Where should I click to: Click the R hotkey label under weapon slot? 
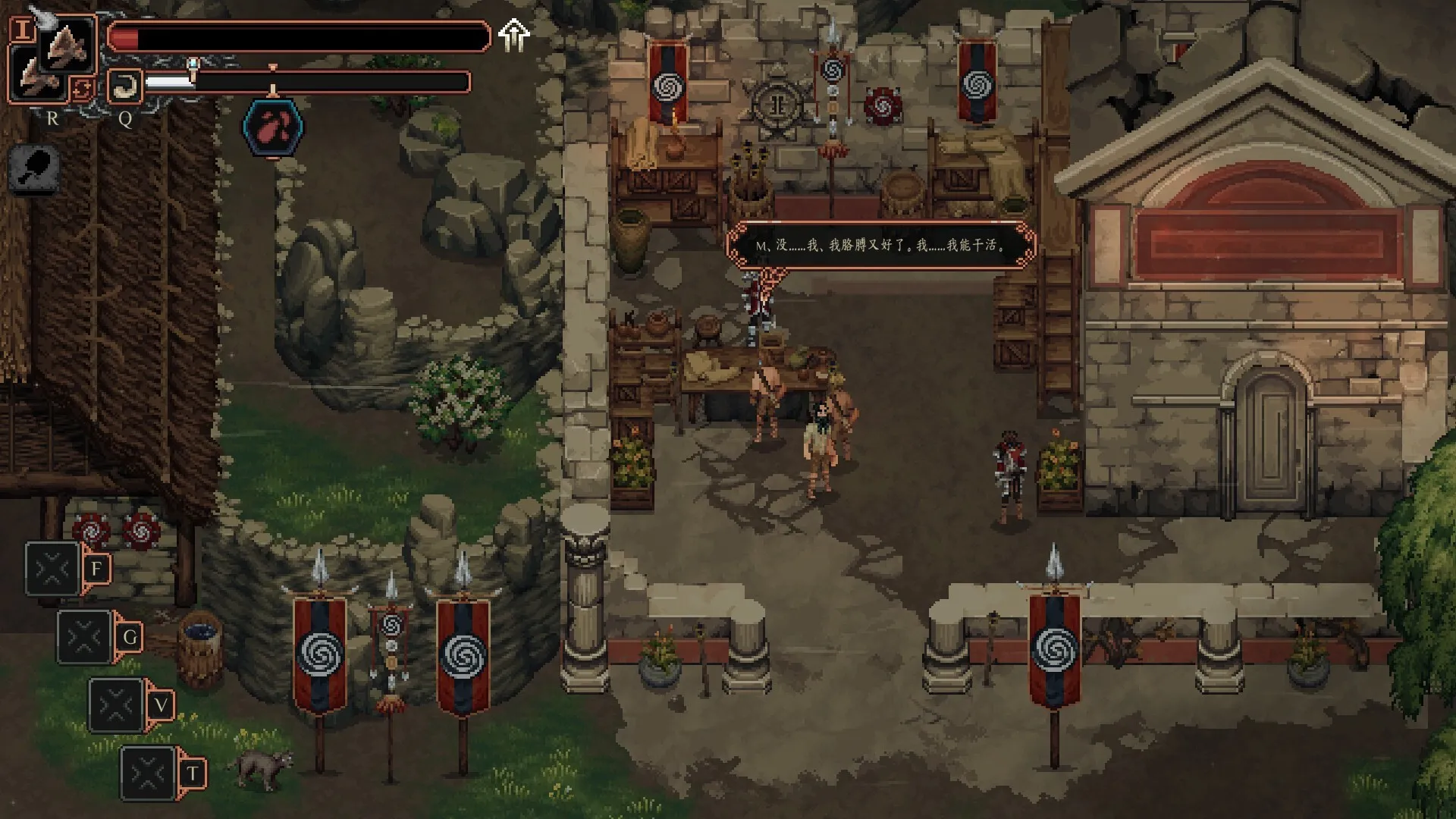tap(52, 118)
